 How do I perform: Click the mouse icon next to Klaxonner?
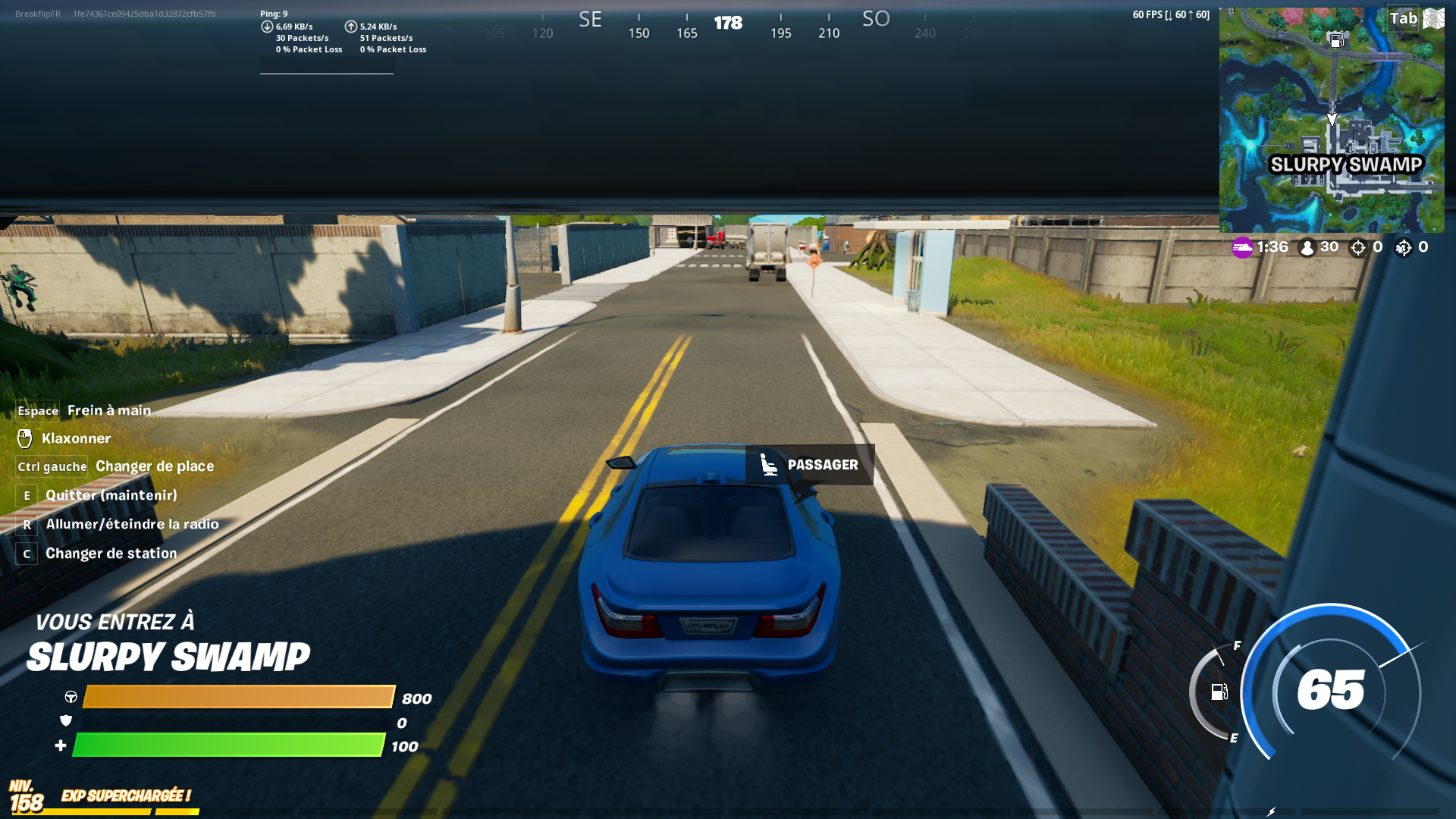pyautogui.click(x=26, y=438)
